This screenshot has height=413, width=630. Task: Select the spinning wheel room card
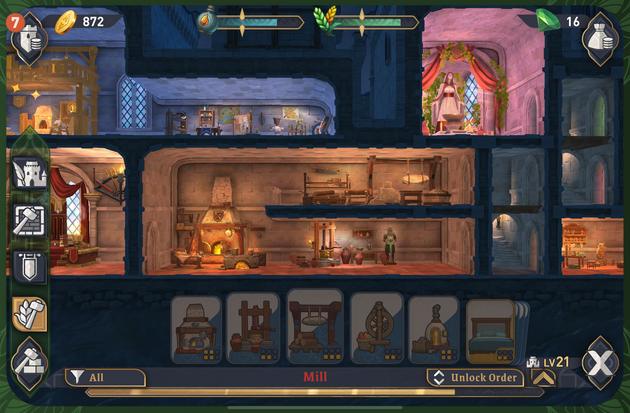(x=376, y=327)
